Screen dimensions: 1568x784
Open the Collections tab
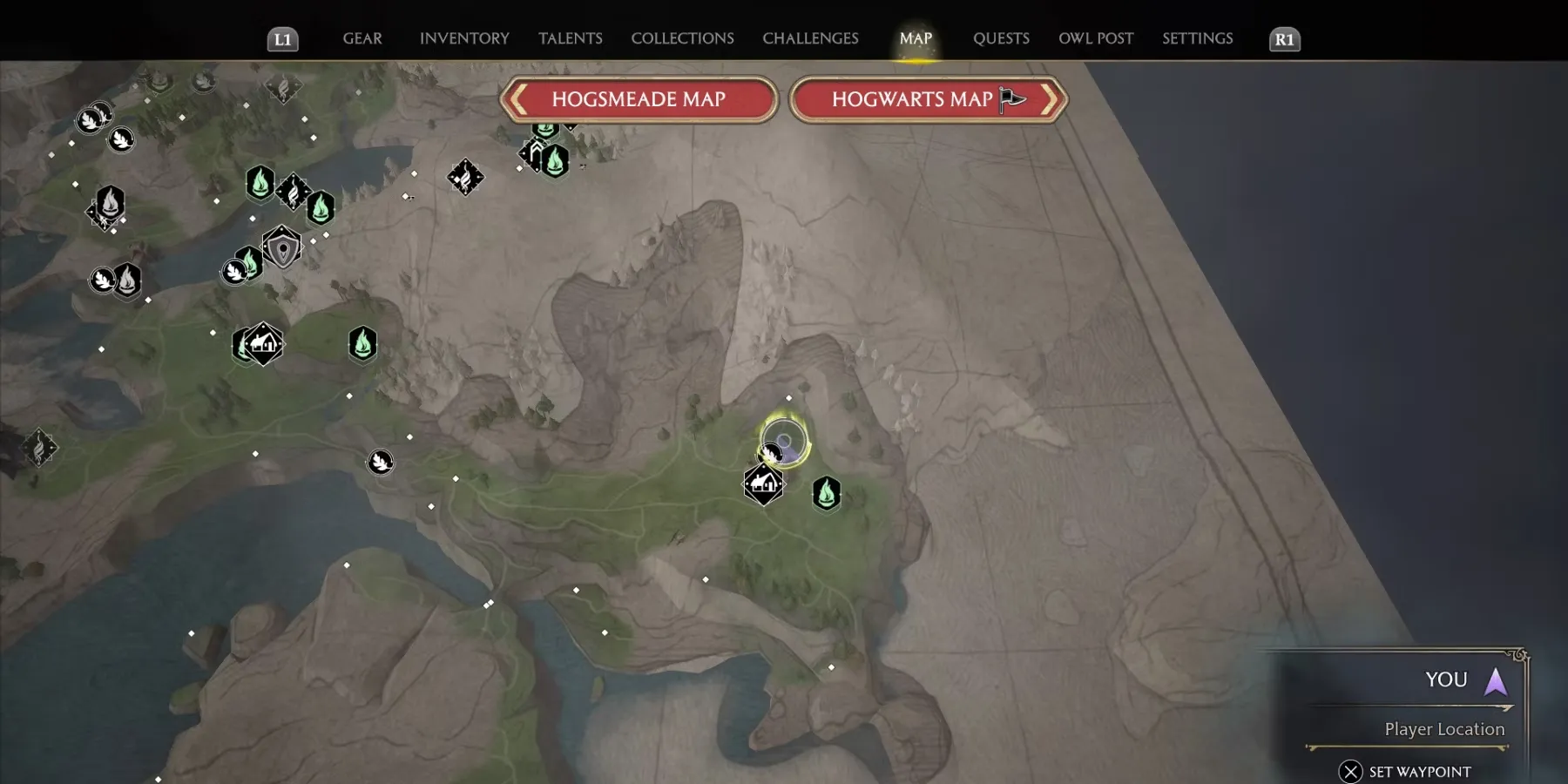click(x=682, y=38)
